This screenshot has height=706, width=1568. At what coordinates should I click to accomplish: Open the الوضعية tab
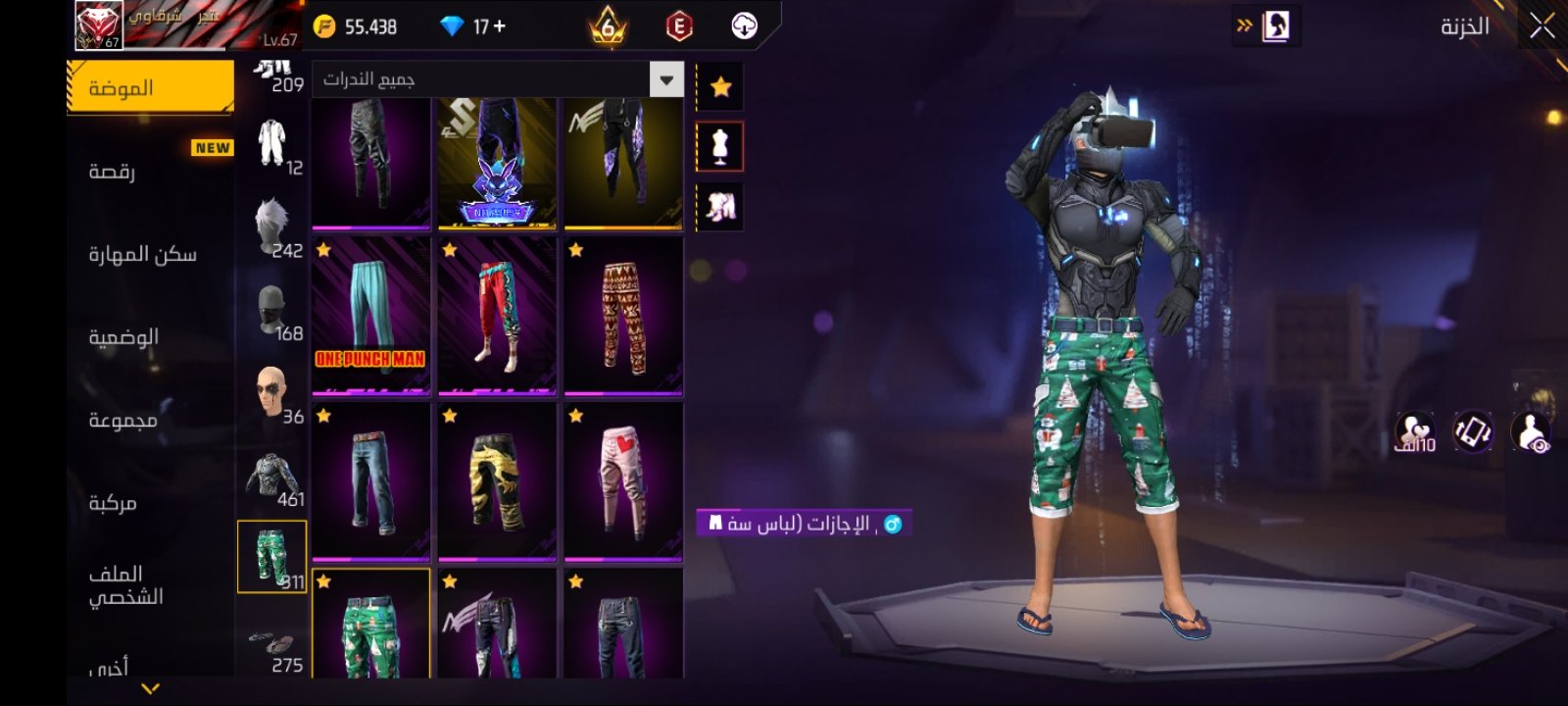pos(150,336)
